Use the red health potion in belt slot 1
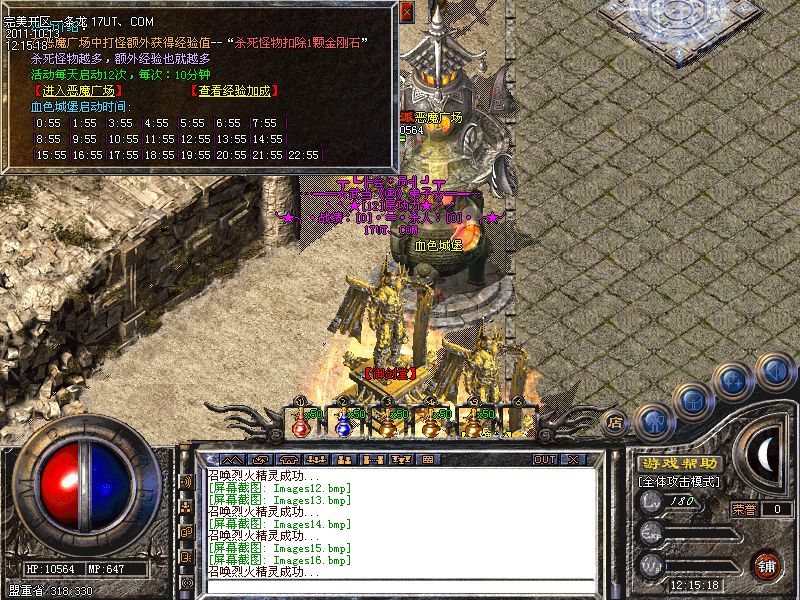Screen dimensions: 800x600 point(300,424)
